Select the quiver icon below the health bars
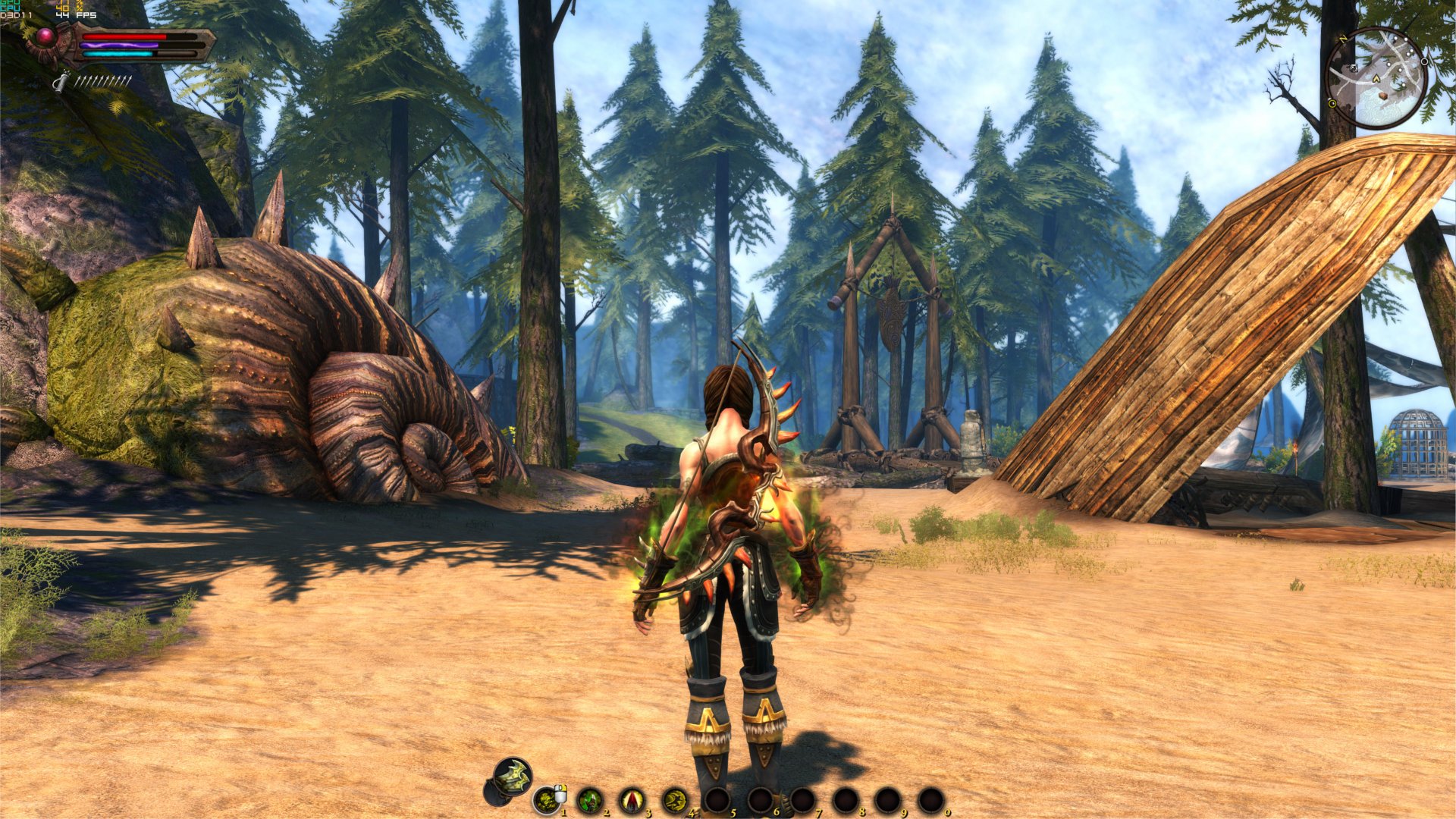The image size is (1456, 819). 63,82
